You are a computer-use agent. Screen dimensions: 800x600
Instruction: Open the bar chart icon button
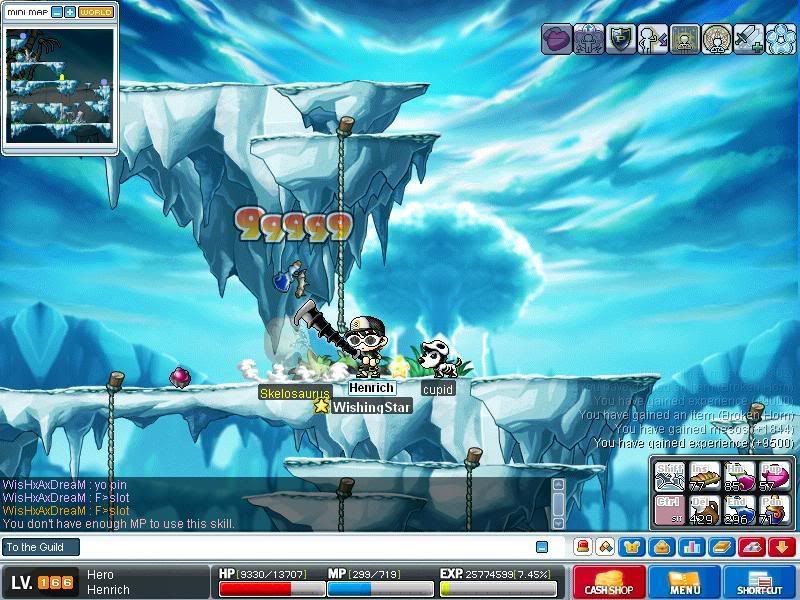pos(688,547)
